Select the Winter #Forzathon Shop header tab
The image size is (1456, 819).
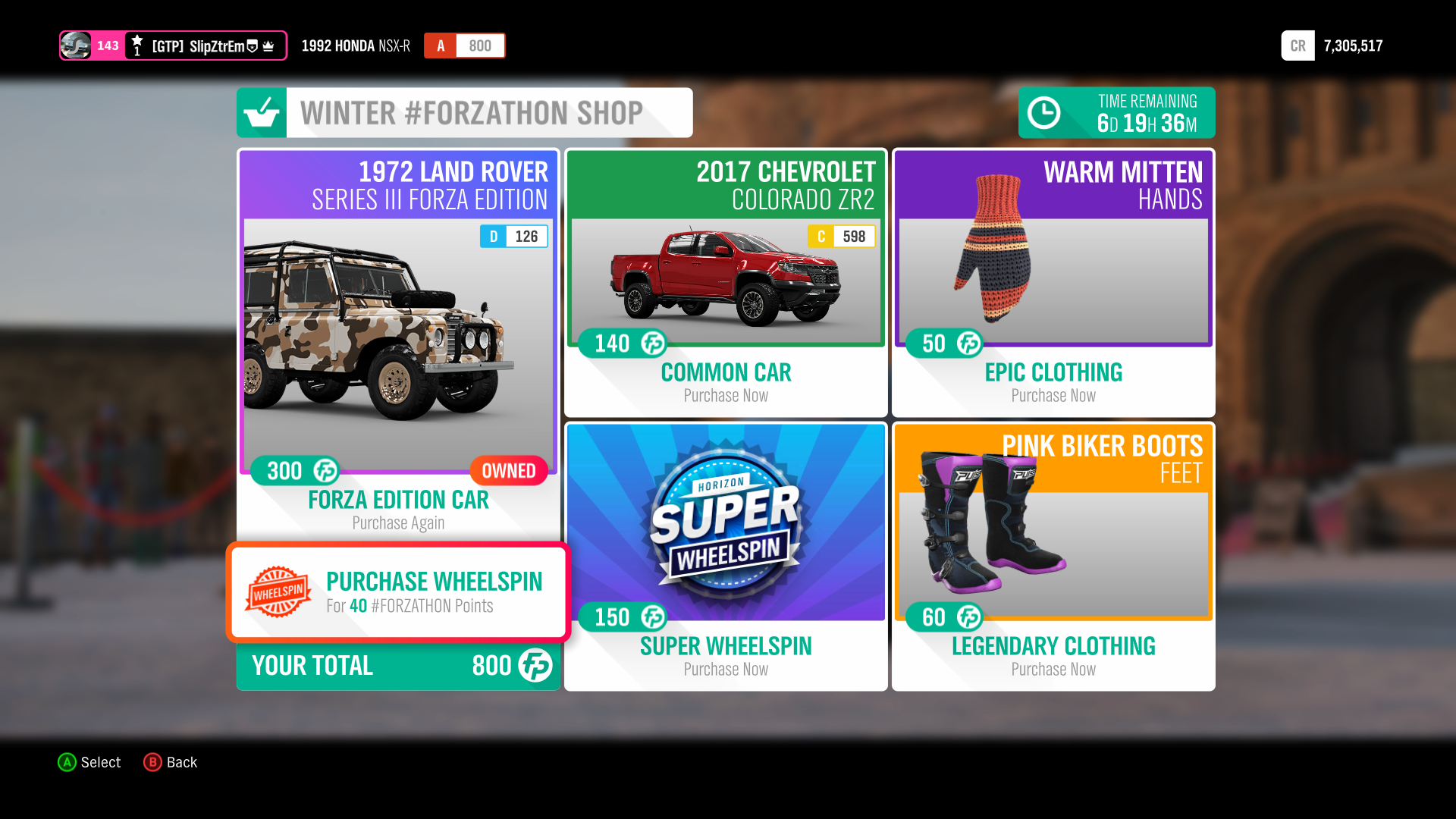(x=464, y=111)
